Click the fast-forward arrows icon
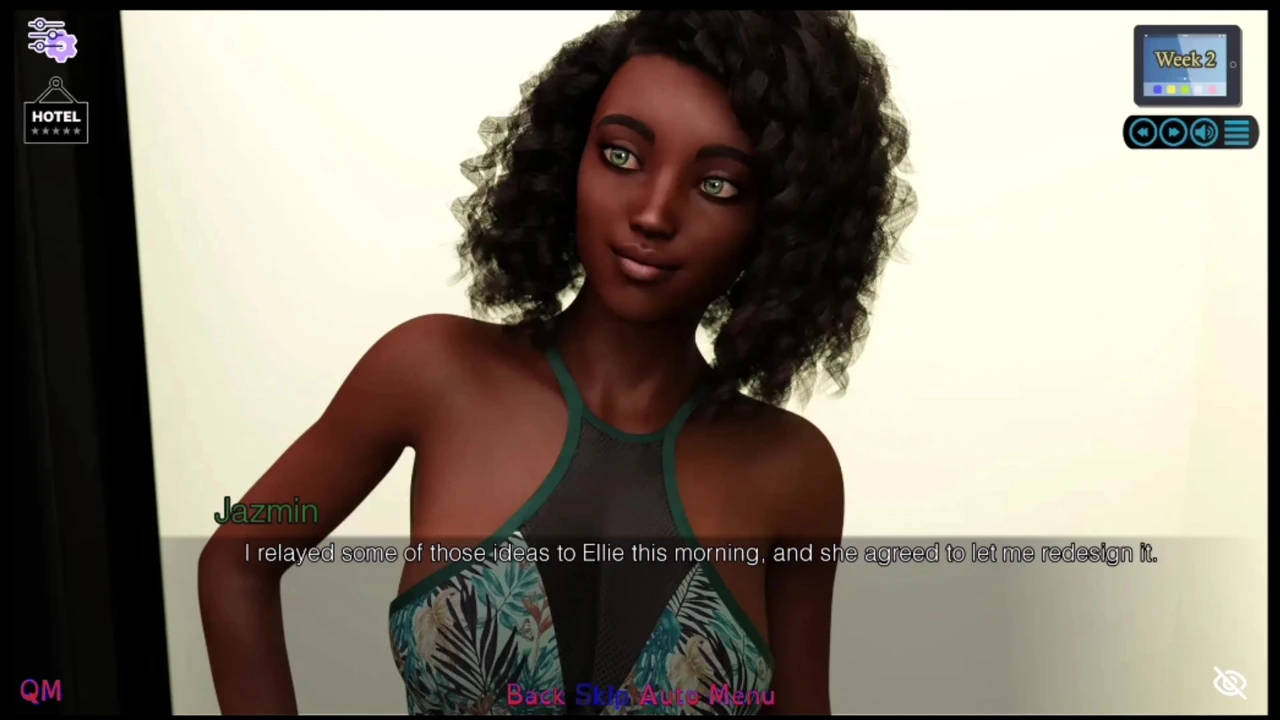This screenshot has height=720, width=1280. (x=1172, y=132)
